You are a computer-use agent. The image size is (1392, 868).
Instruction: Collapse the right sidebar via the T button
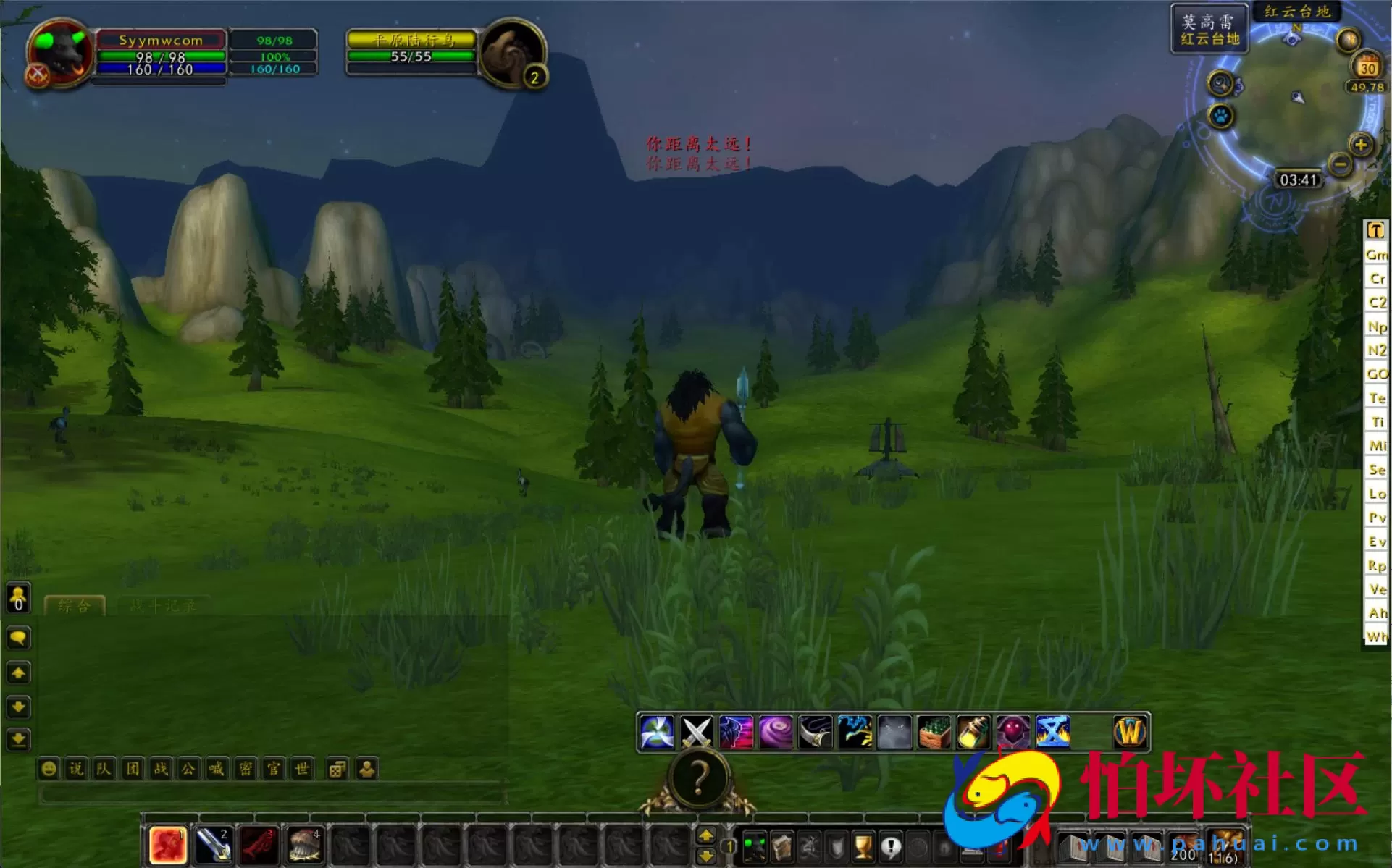pos(1375,230)
